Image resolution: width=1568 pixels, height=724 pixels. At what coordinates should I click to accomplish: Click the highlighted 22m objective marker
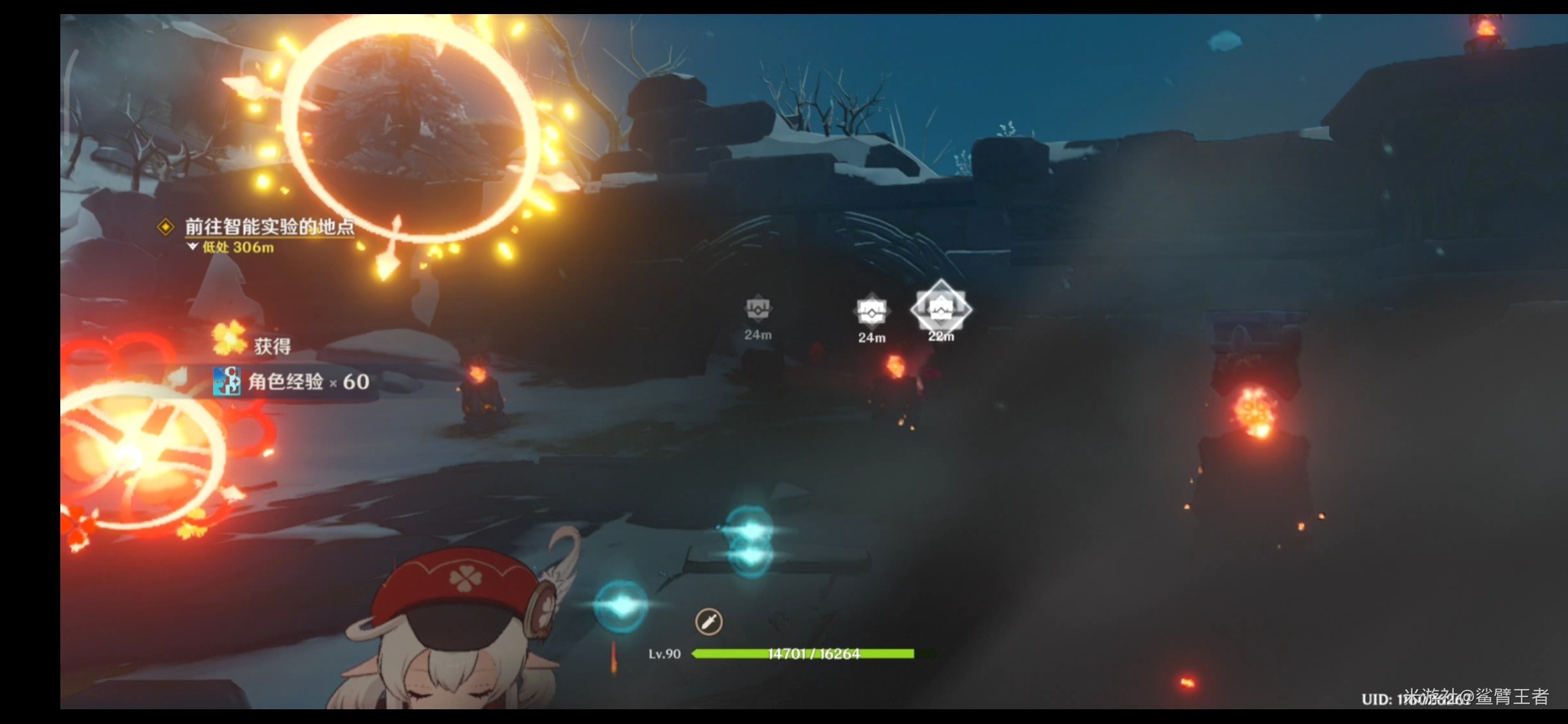click(941, 310)
